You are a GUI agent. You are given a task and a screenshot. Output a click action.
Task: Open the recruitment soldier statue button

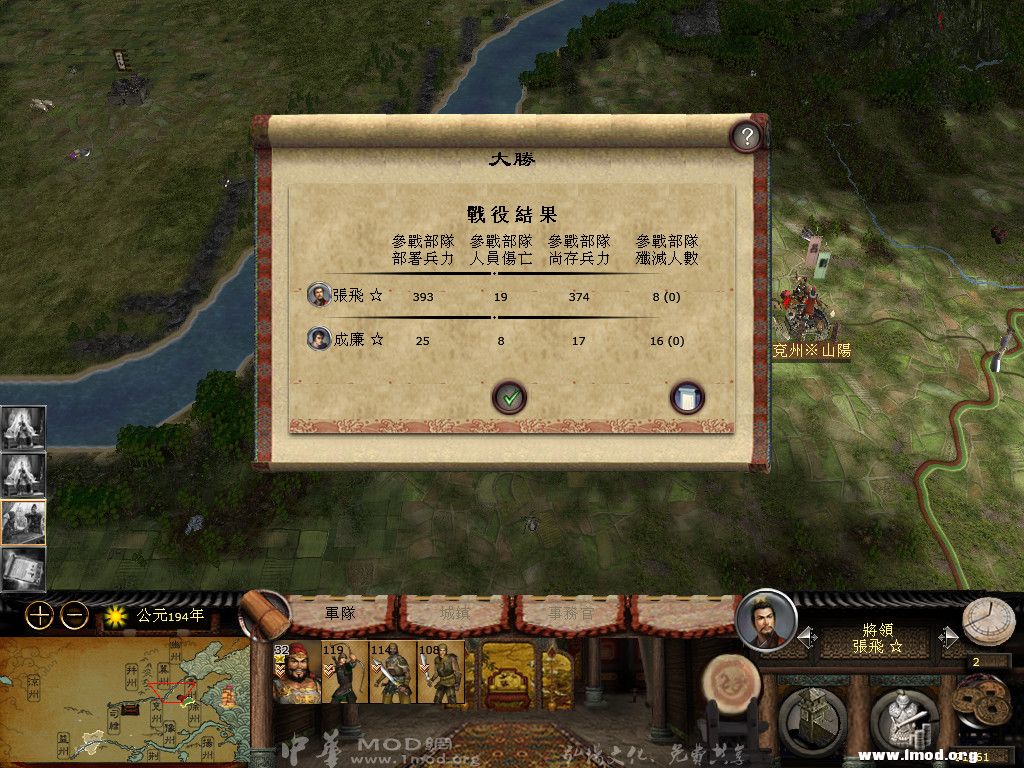pyautogui.click(x=902, y=718)
